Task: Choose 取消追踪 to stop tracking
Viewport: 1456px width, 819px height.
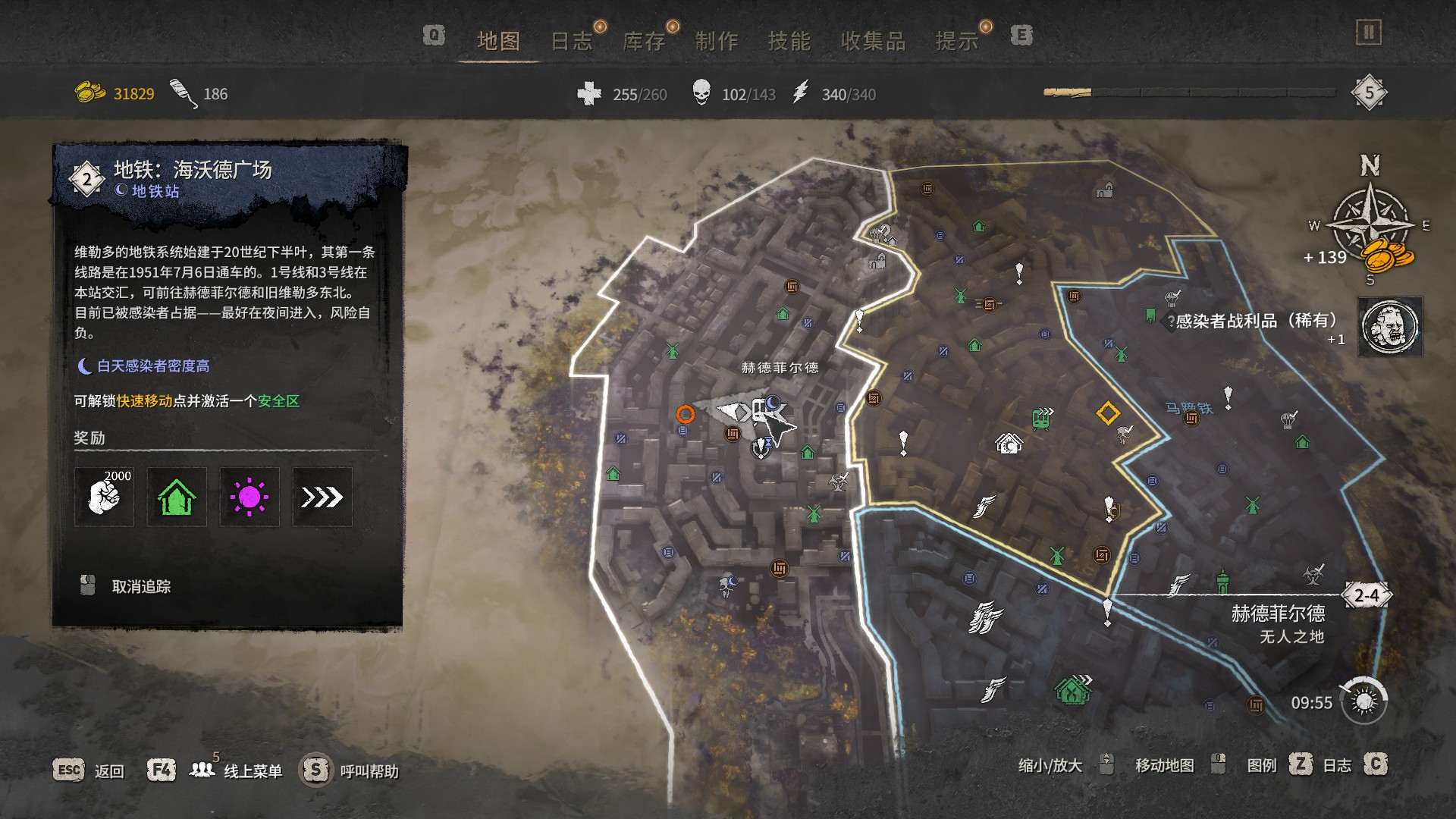Action: [x=141, y=586]
